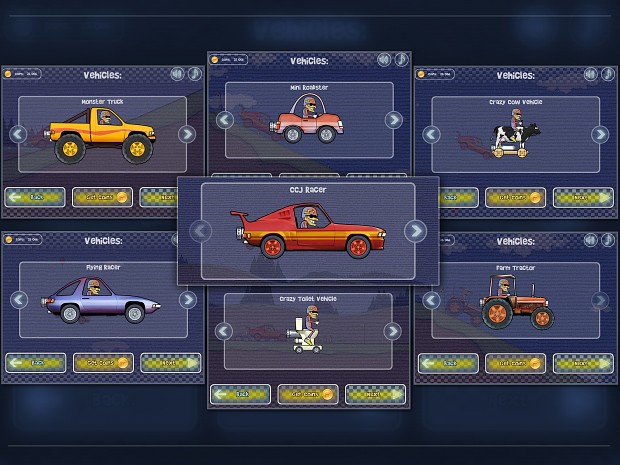
Task: Show next vehicle after Monster Truck
Action: 187,134
